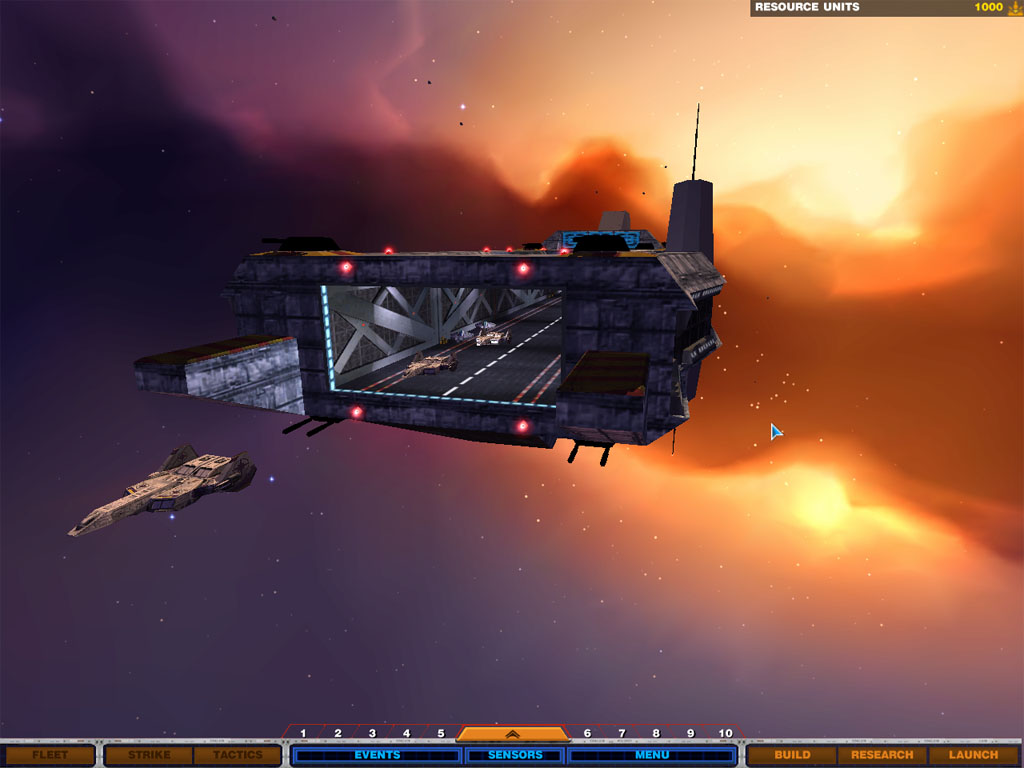The height and width of the screenshot is (768, 1024).
Task: Show the Tactics options
Action: click(x=237, y=755)
